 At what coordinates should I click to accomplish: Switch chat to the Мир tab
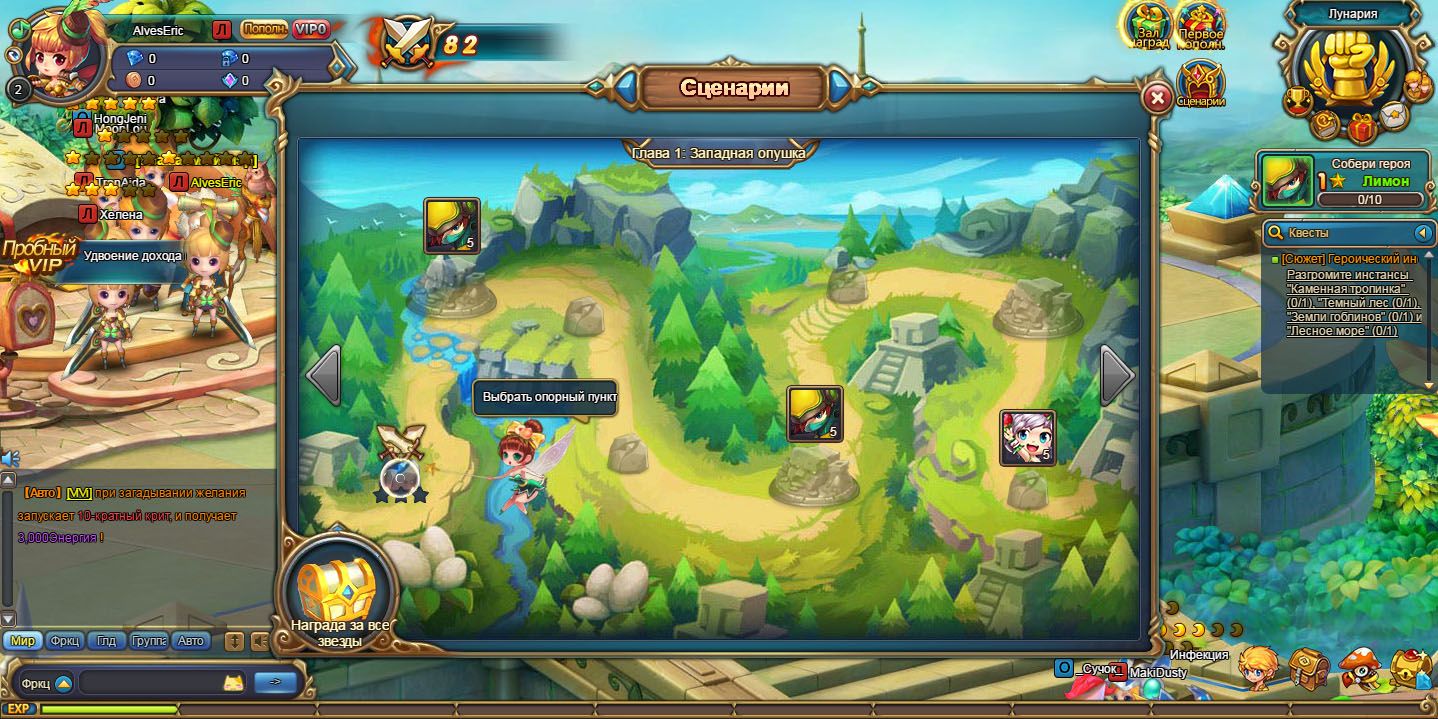click(23, 641)
